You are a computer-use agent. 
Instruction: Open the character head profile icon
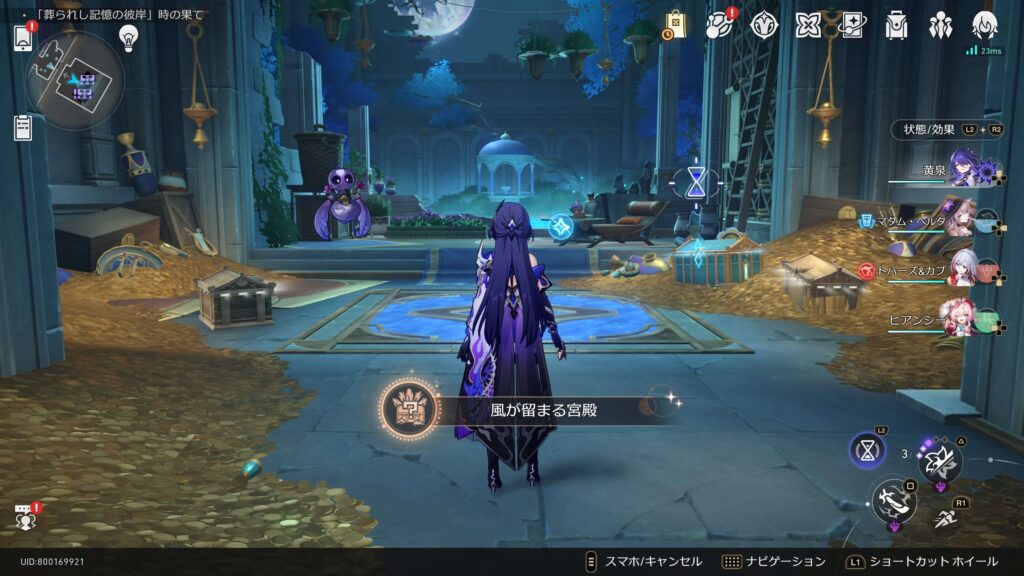pyautogui.click(x=984, y=25)
